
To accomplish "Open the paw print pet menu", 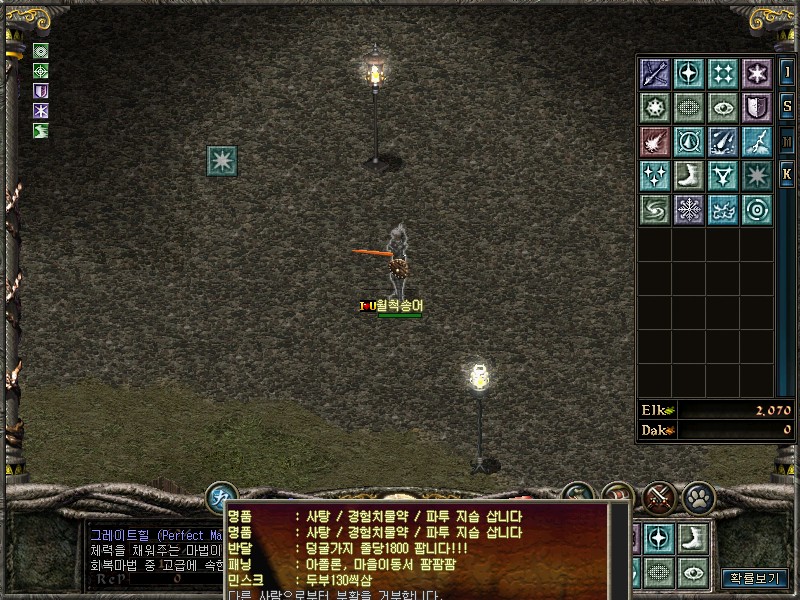I will pyautogui.click(x=697, y=496).
